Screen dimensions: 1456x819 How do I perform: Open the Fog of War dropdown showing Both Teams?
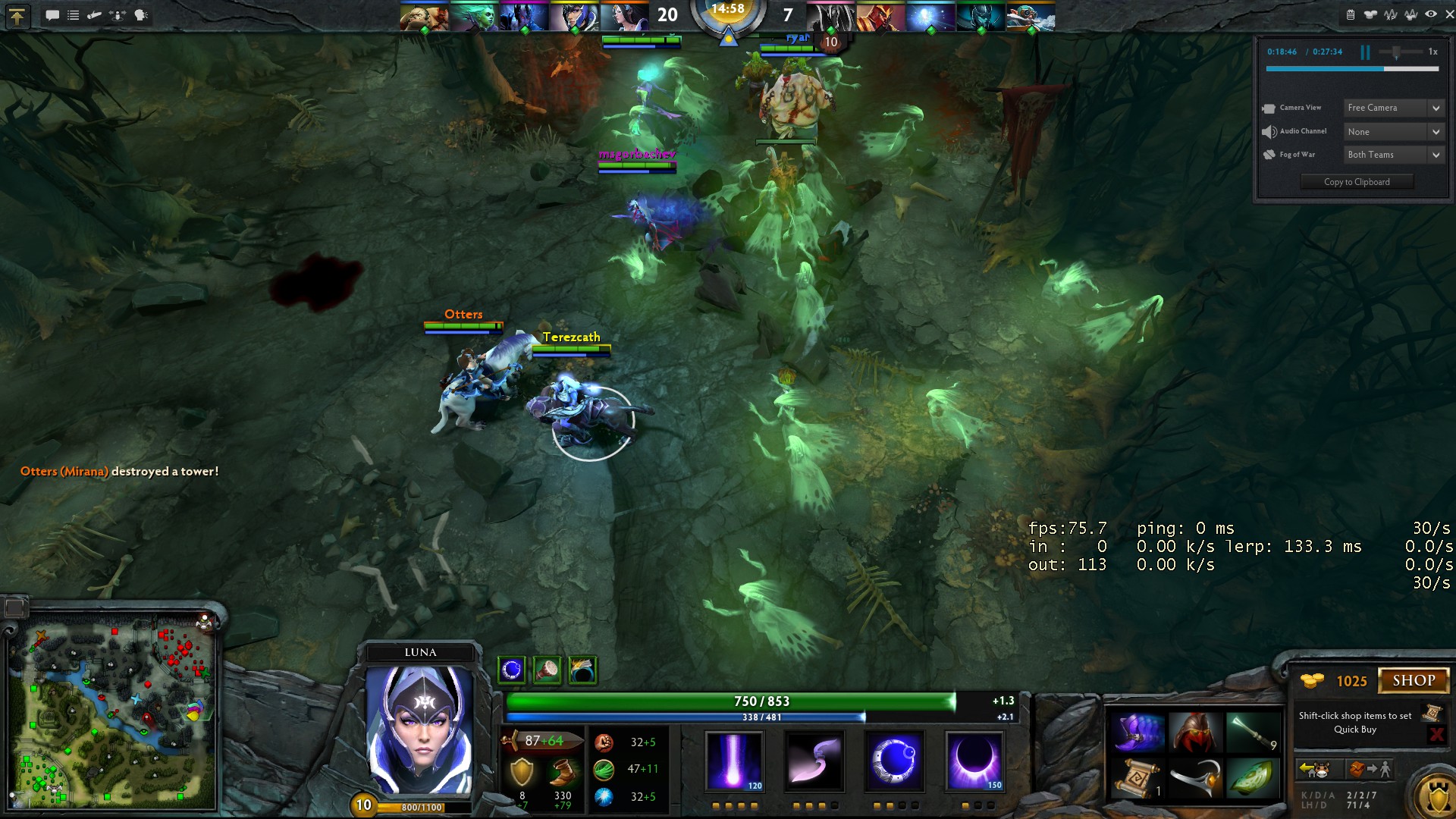1392,154
